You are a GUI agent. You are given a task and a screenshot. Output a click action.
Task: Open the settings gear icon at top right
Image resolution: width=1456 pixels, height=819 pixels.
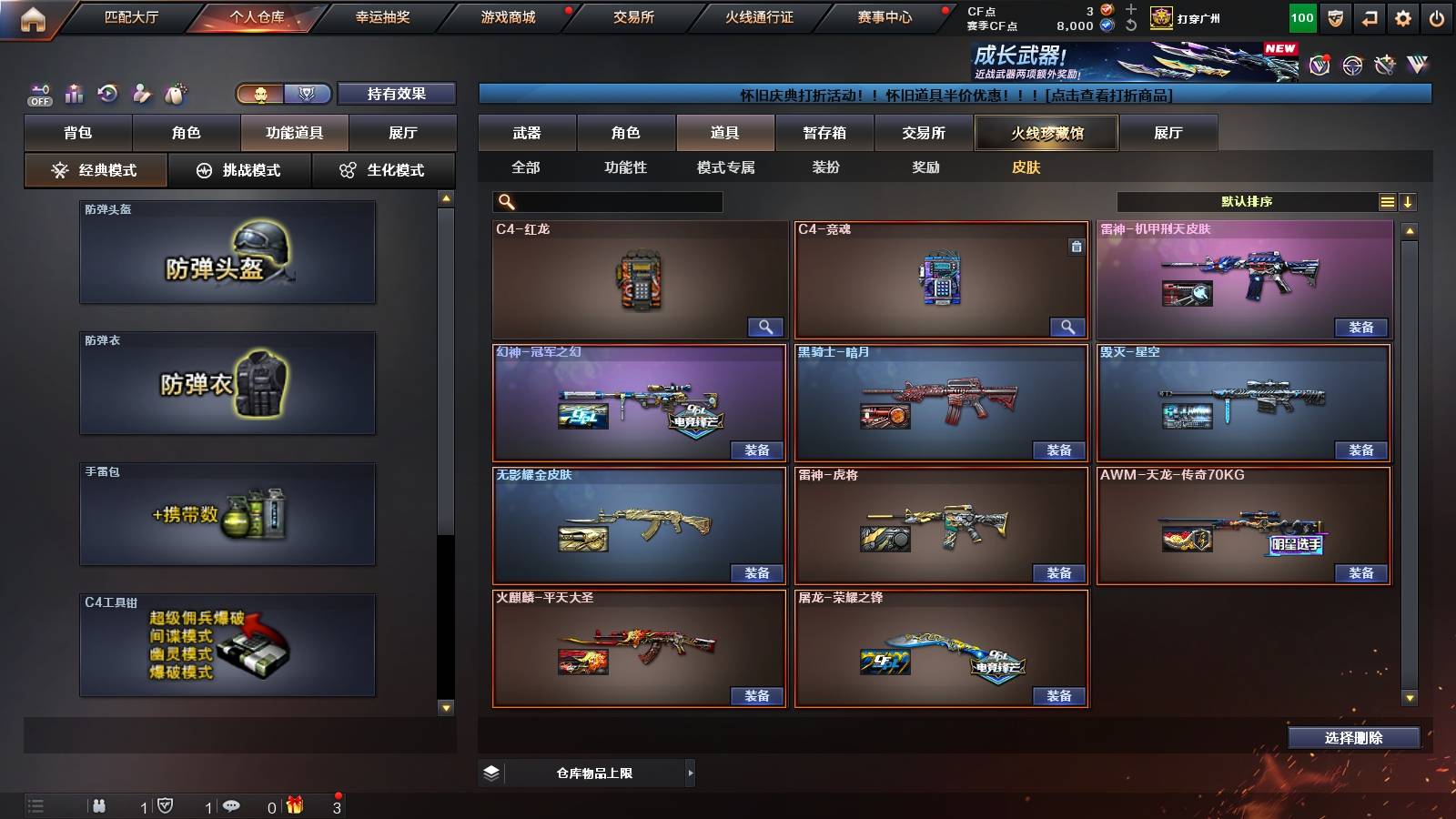point(1403,16)
